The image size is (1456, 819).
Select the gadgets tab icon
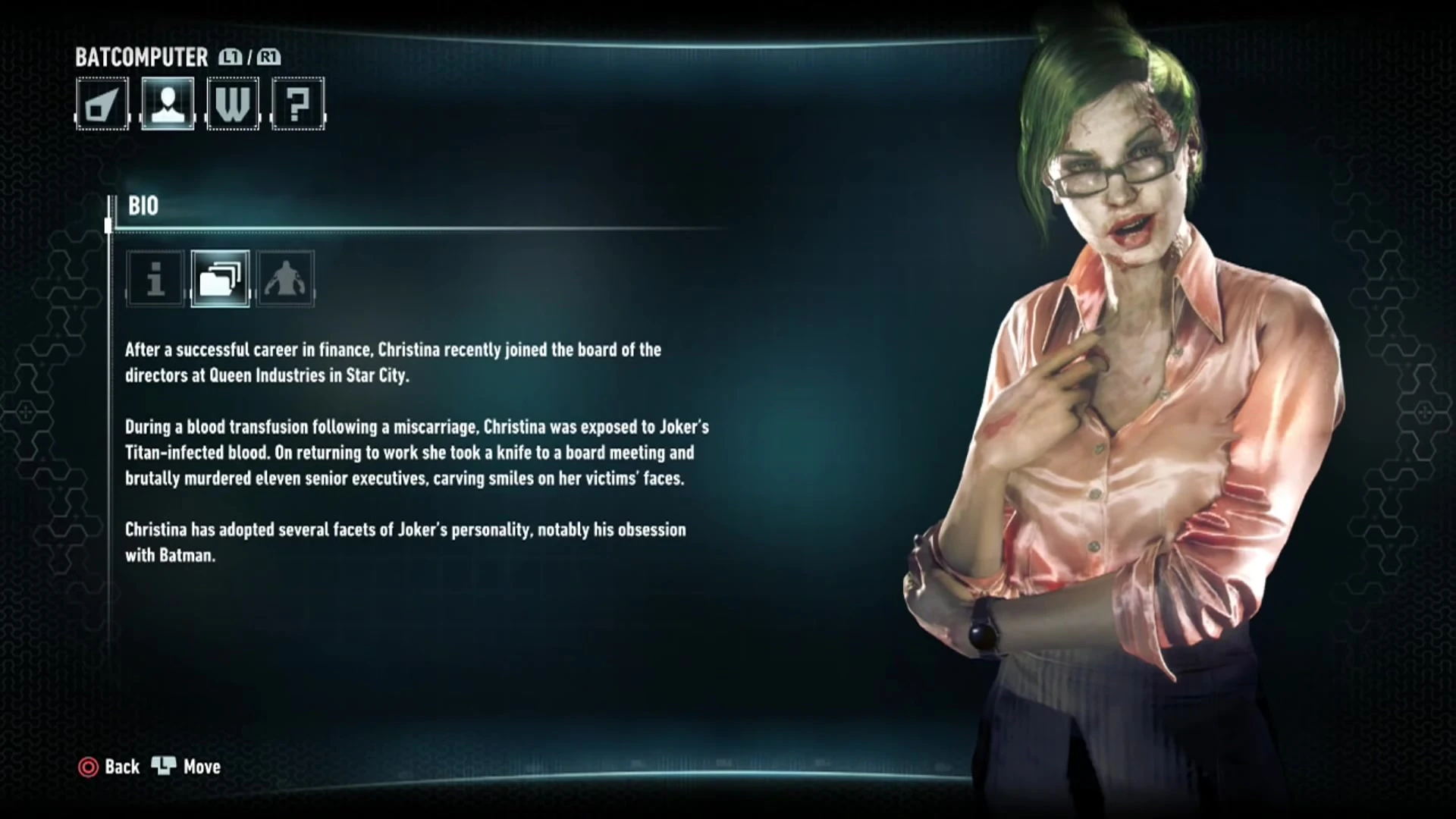pyautogui.click(x=102, y=105)
